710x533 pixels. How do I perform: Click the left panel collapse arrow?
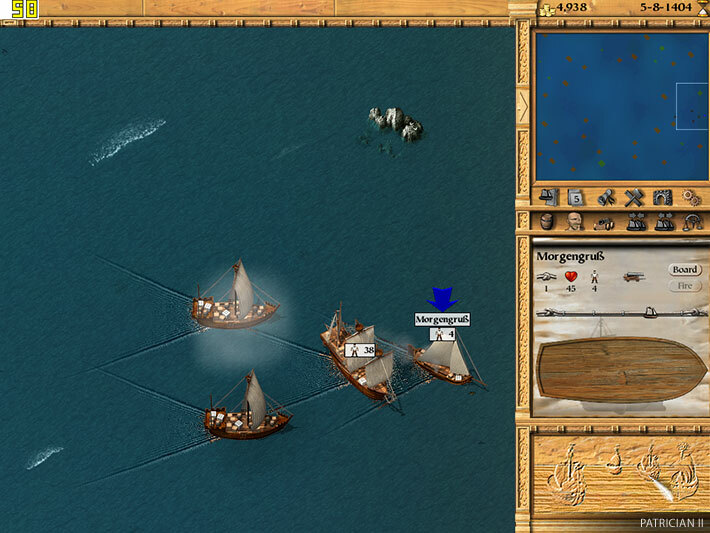pos(522,104)
